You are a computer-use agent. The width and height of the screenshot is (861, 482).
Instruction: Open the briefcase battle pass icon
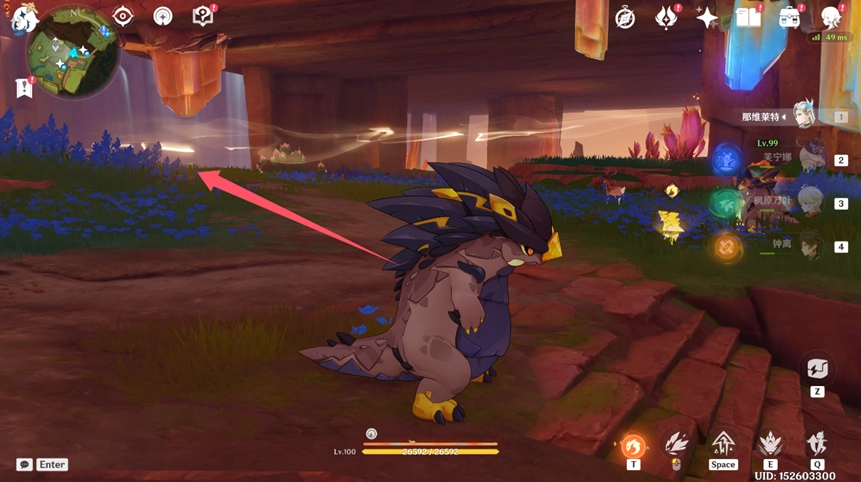click(x=790, y=18)
